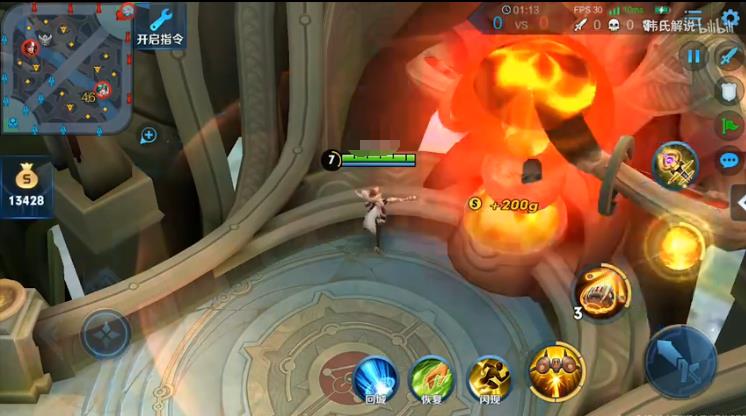This screenshot has width=746, height=416.
Task: Click the small blue plus icon below minimap
Action: pos(149,135)
